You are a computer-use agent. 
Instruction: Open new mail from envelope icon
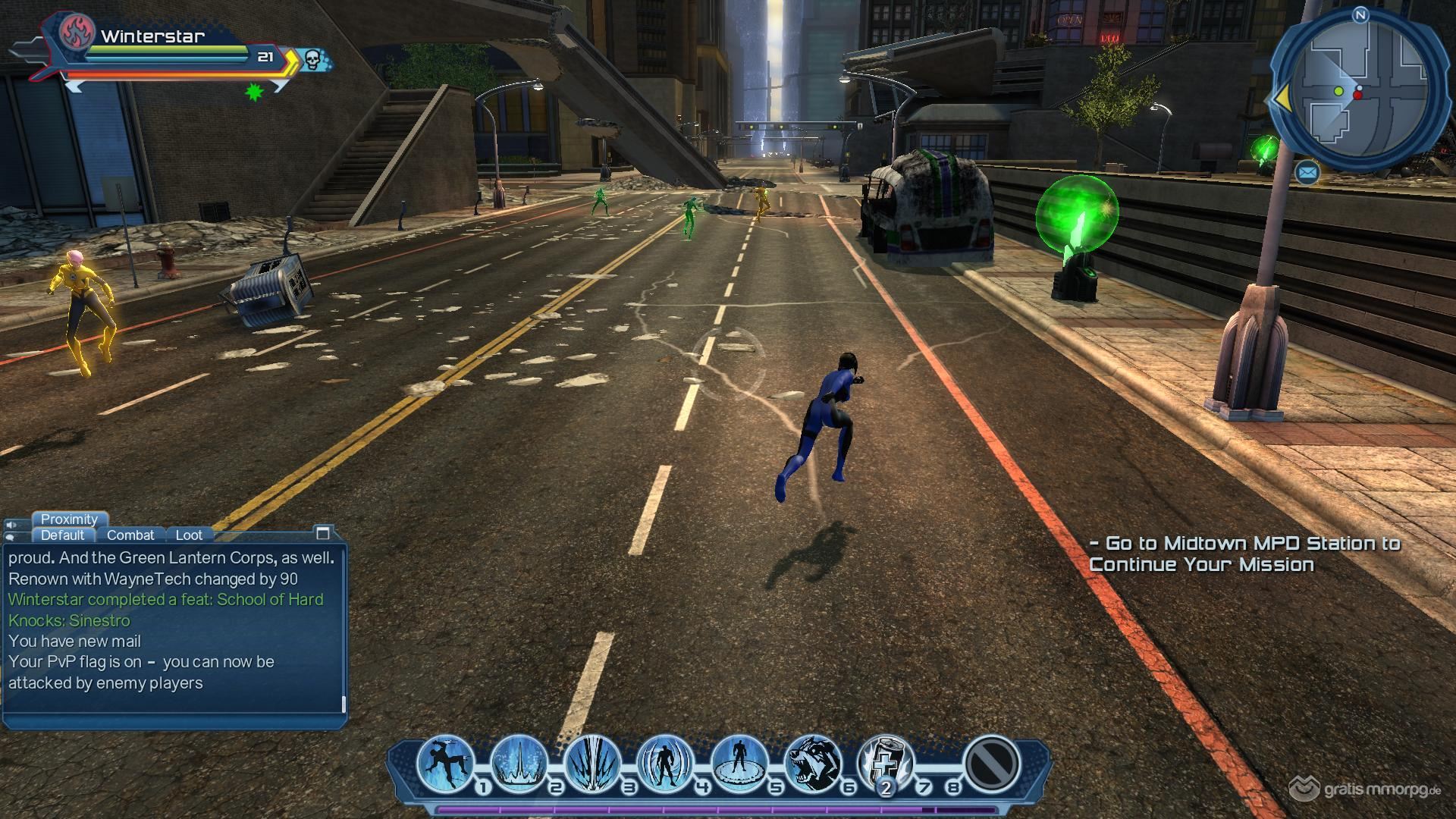coord(1307,173)
